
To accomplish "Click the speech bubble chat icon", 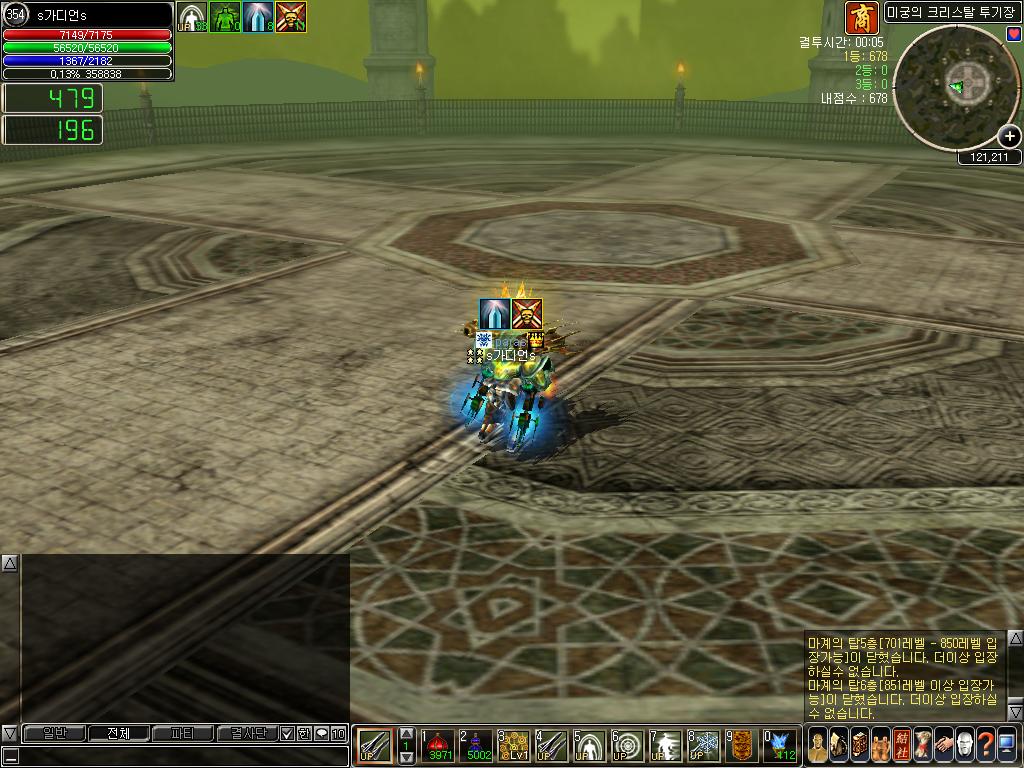I will pyautogui.click(x=321, y=733).
